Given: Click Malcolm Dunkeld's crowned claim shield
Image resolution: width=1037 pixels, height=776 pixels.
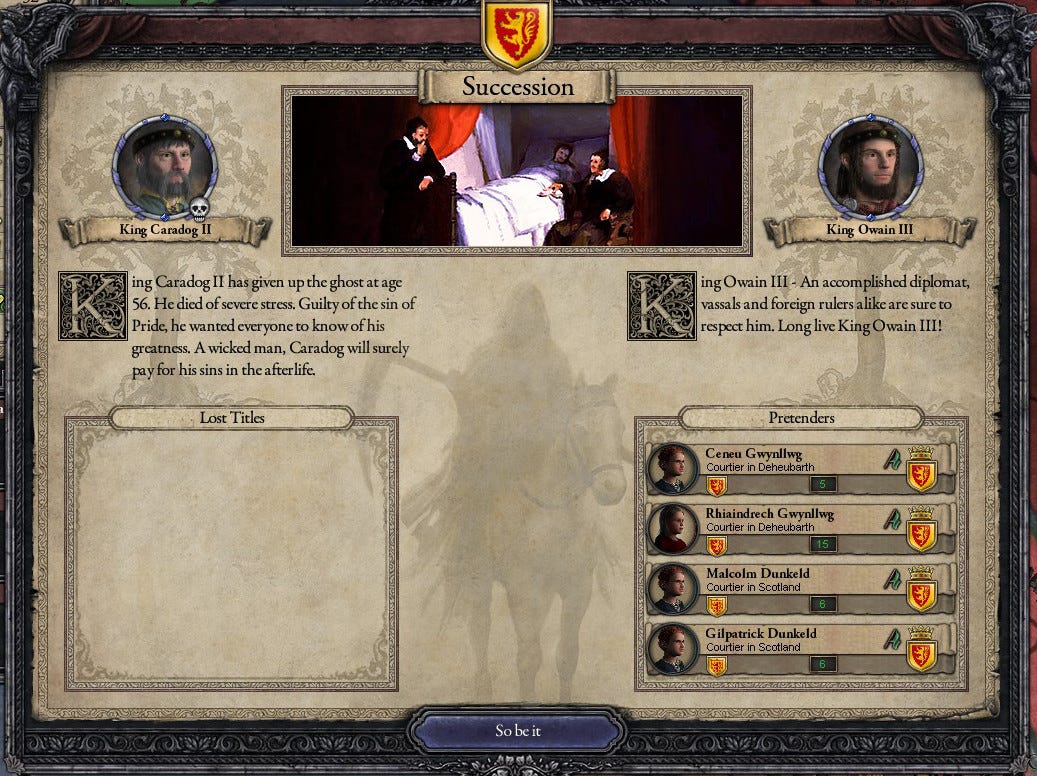Looking at the screenshot, I should pos(920,590).
